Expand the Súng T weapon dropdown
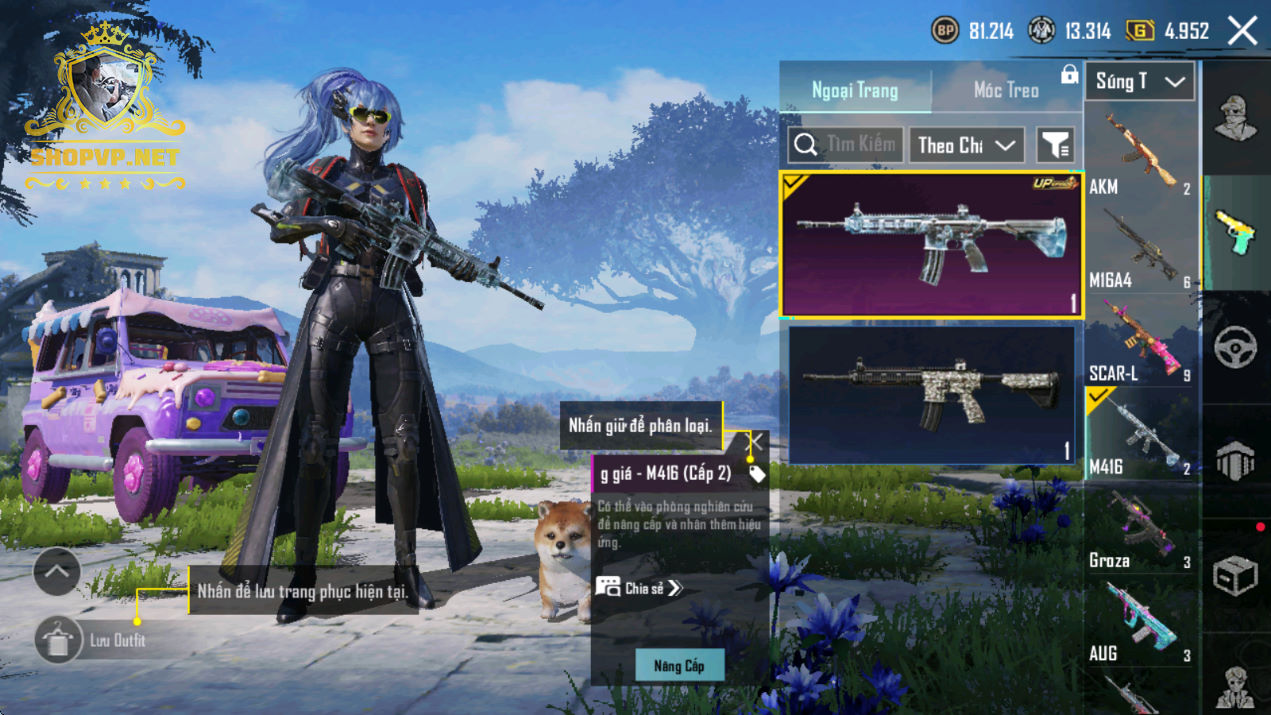This screenshot has height=715, width=1271. (x=1140, y=82)
